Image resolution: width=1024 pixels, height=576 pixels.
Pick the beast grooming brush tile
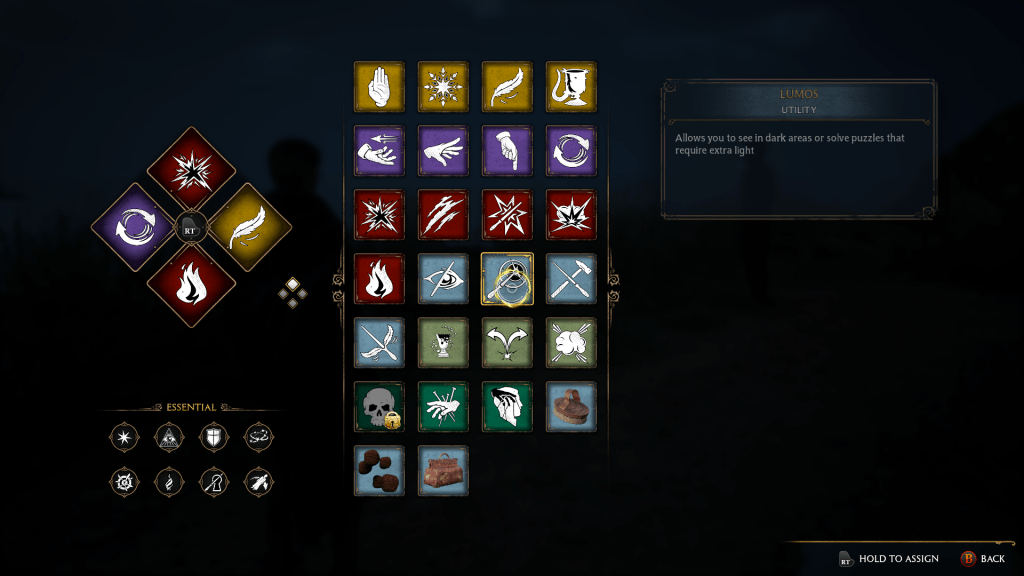[571, 406]
